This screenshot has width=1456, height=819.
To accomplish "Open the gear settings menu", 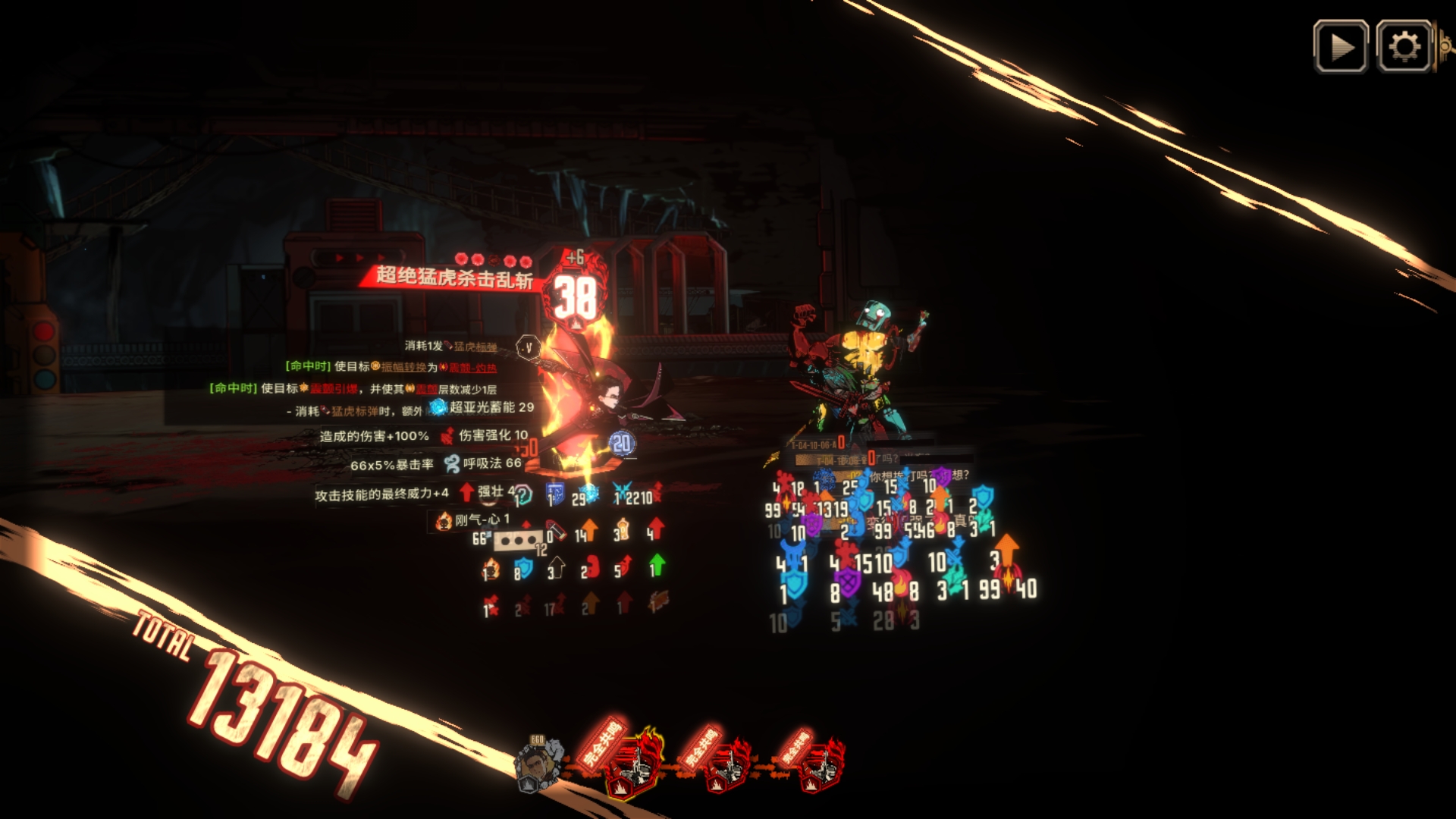I will pyautogui.click(x=1404, y=47).
